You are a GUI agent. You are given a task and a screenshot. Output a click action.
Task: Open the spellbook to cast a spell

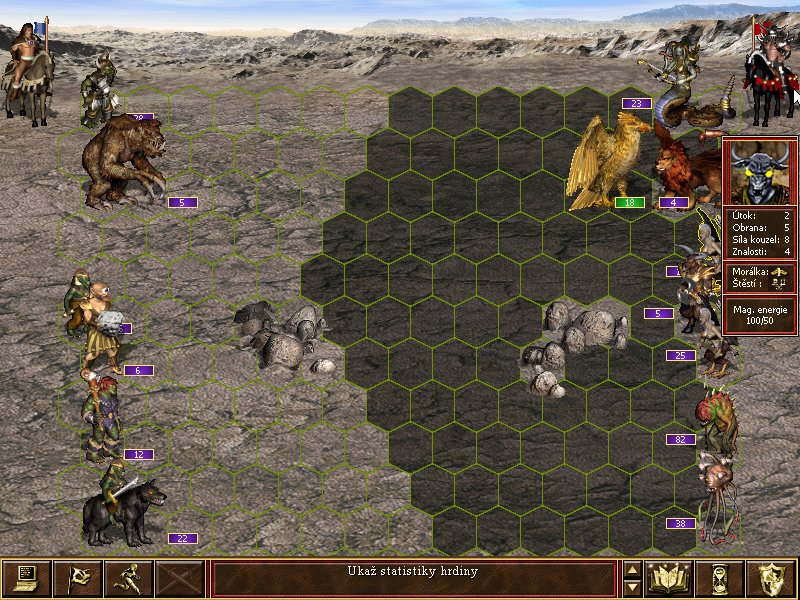(670, 578)
